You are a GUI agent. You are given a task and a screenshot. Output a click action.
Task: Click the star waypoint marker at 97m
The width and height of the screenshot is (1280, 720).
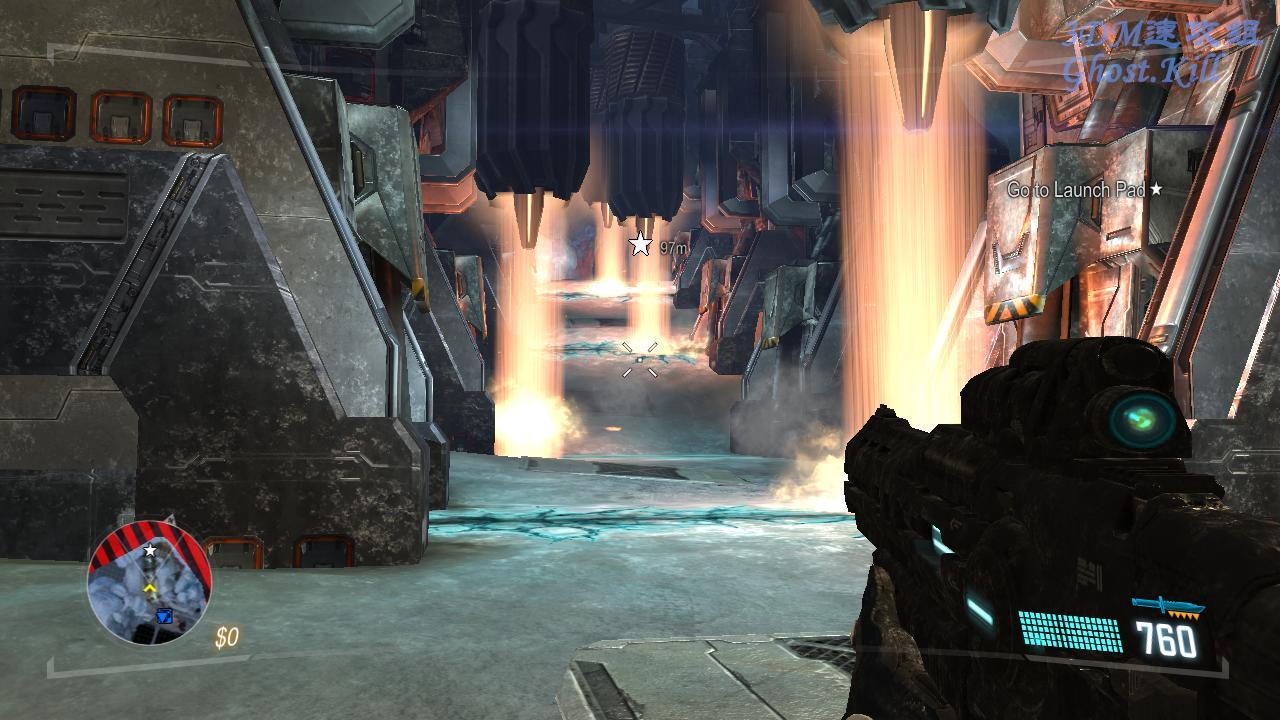pos(640,245)
